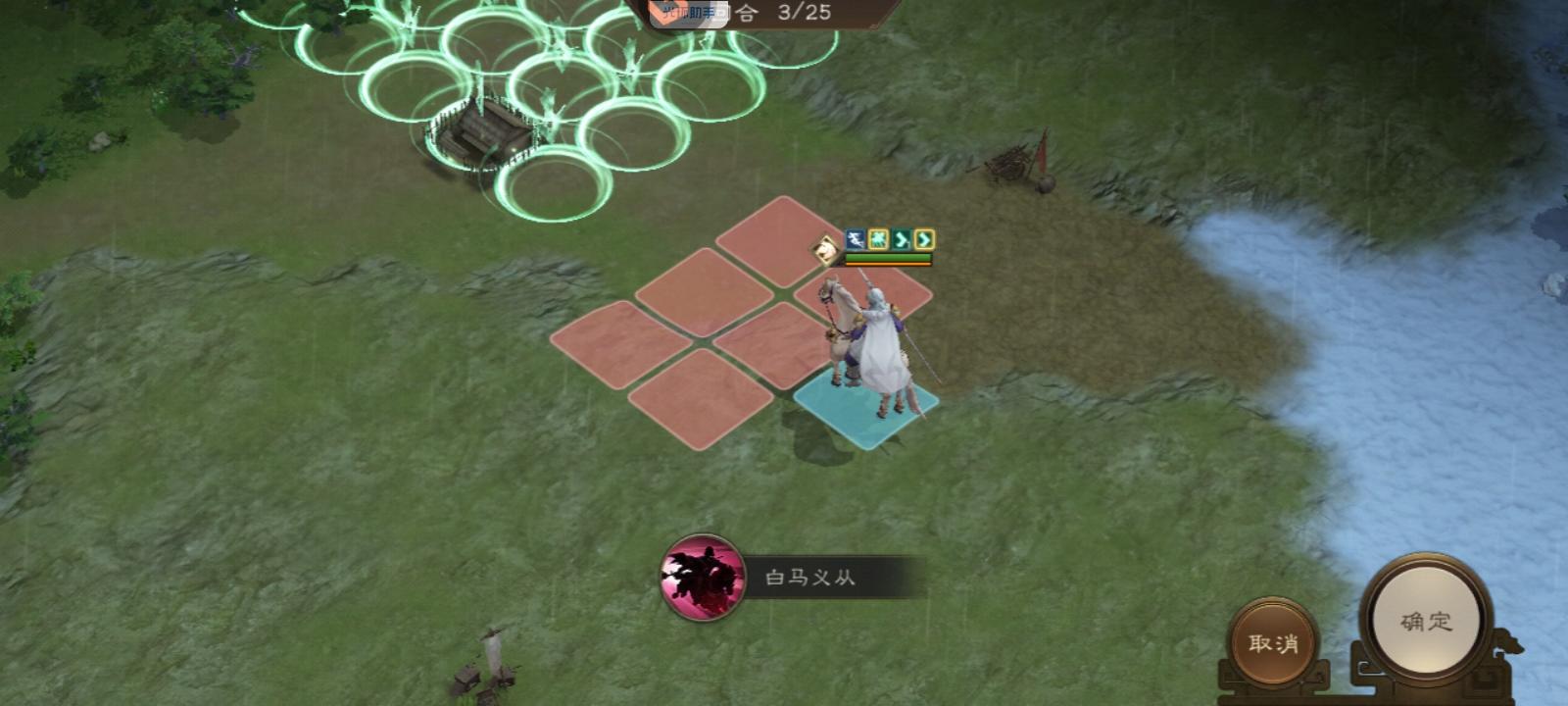Click the gold-framed chevron buff icon

924,238
